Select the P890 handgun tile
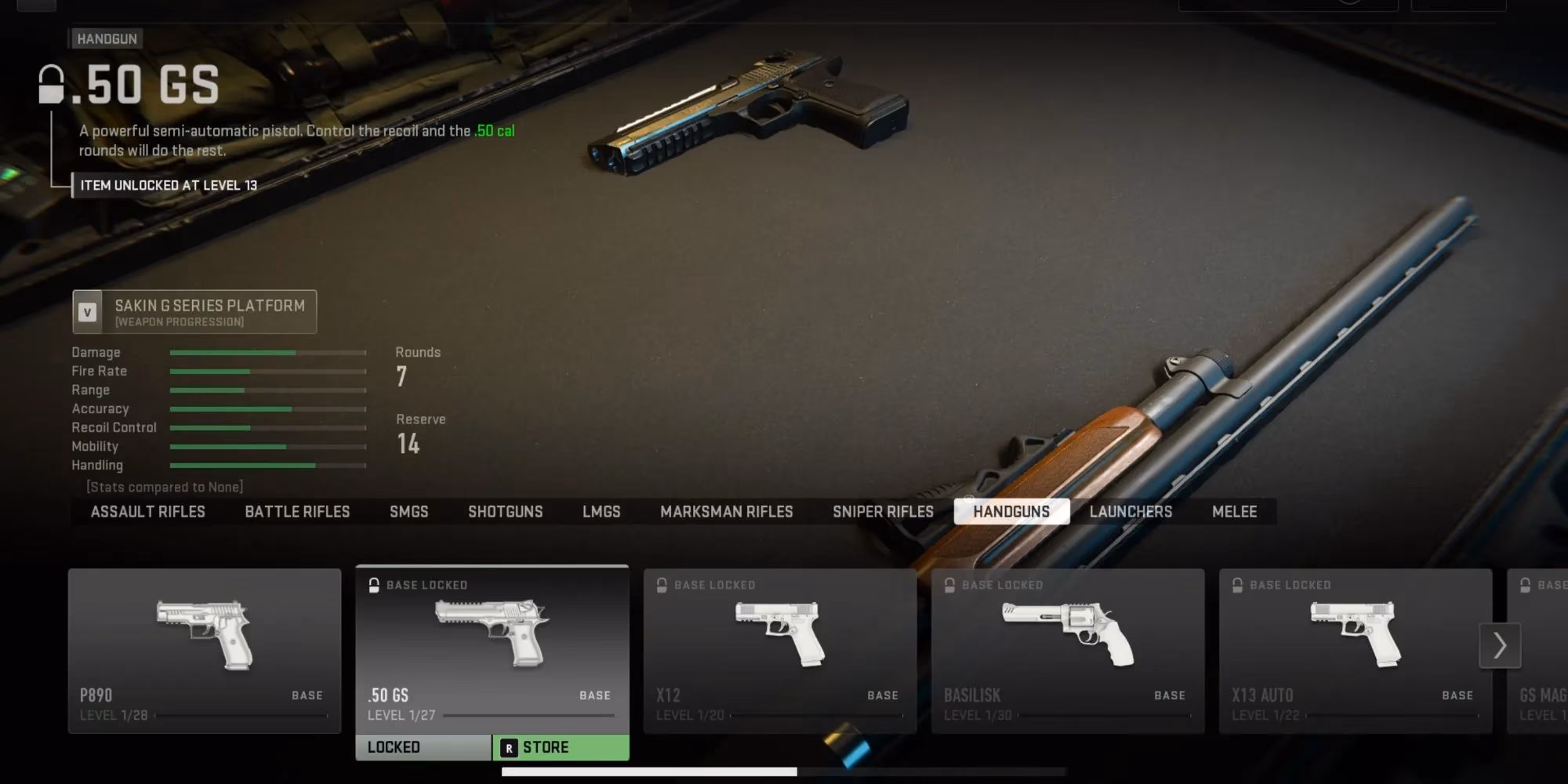This screenshot has width=1568, height=784. pos(205,651)
